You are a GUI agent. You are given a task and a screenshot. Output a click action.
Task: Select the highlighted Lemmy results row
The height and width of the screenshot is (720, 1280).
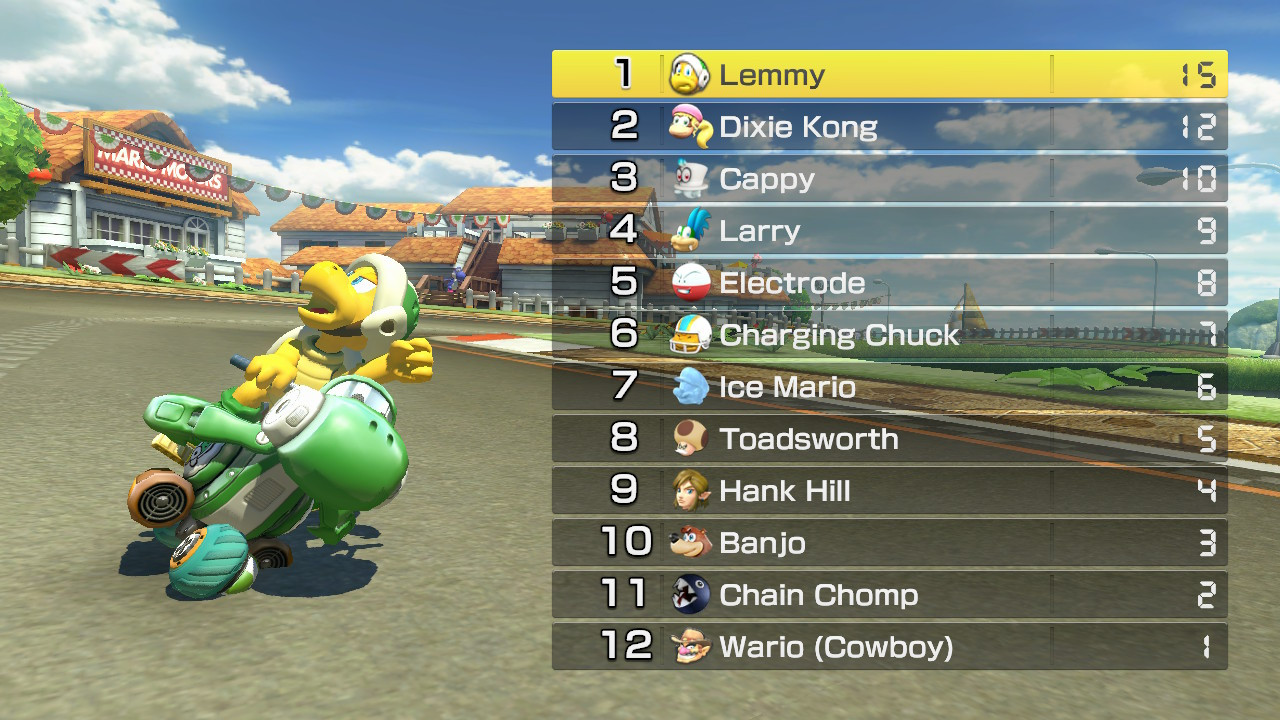pyautogui.click(x=890, y=73)
